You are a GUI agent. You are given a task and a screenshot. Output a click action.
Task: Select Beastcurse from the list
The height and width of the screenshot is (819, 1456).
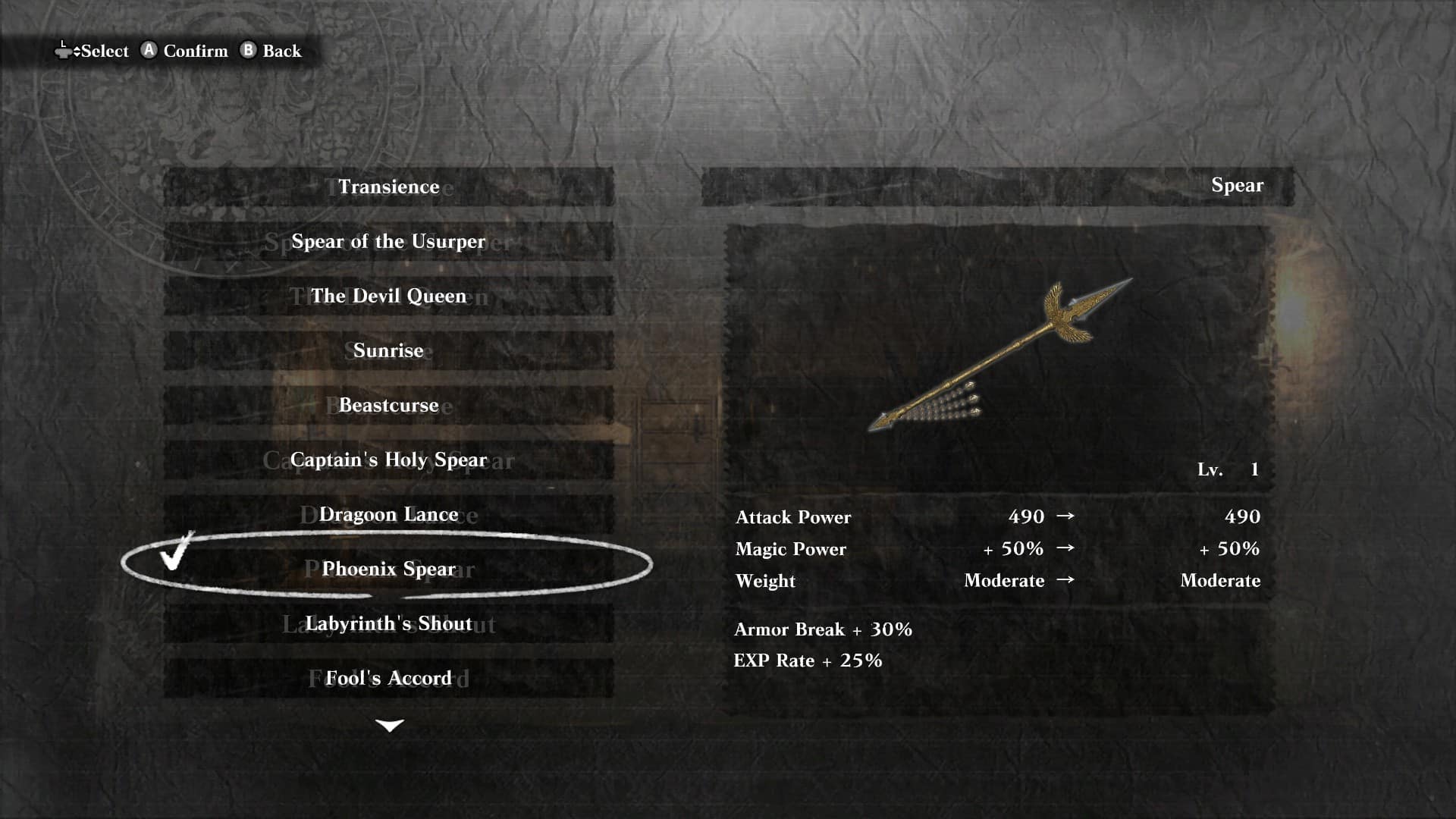(x=388, y=405)
